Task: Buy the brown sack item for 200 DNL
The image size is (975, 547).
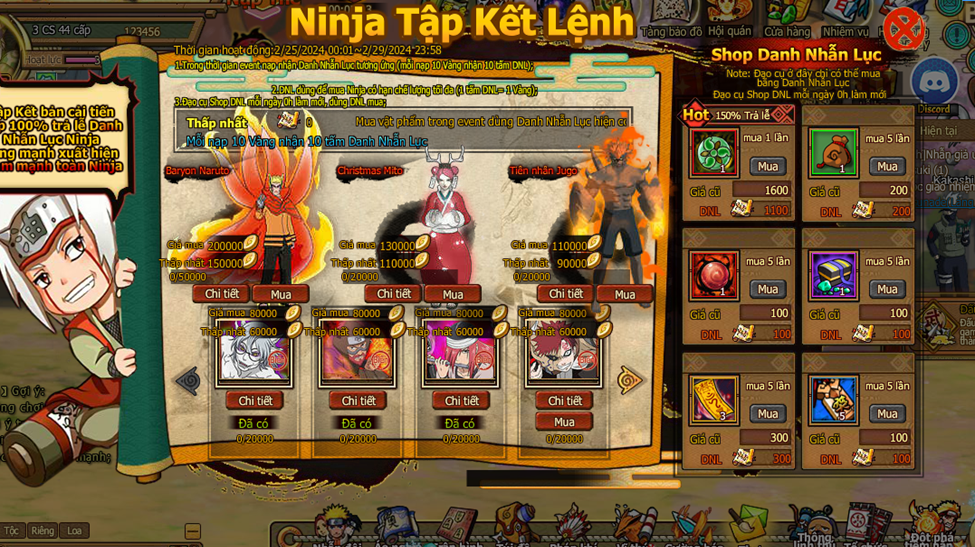Action: coord(886,166)
